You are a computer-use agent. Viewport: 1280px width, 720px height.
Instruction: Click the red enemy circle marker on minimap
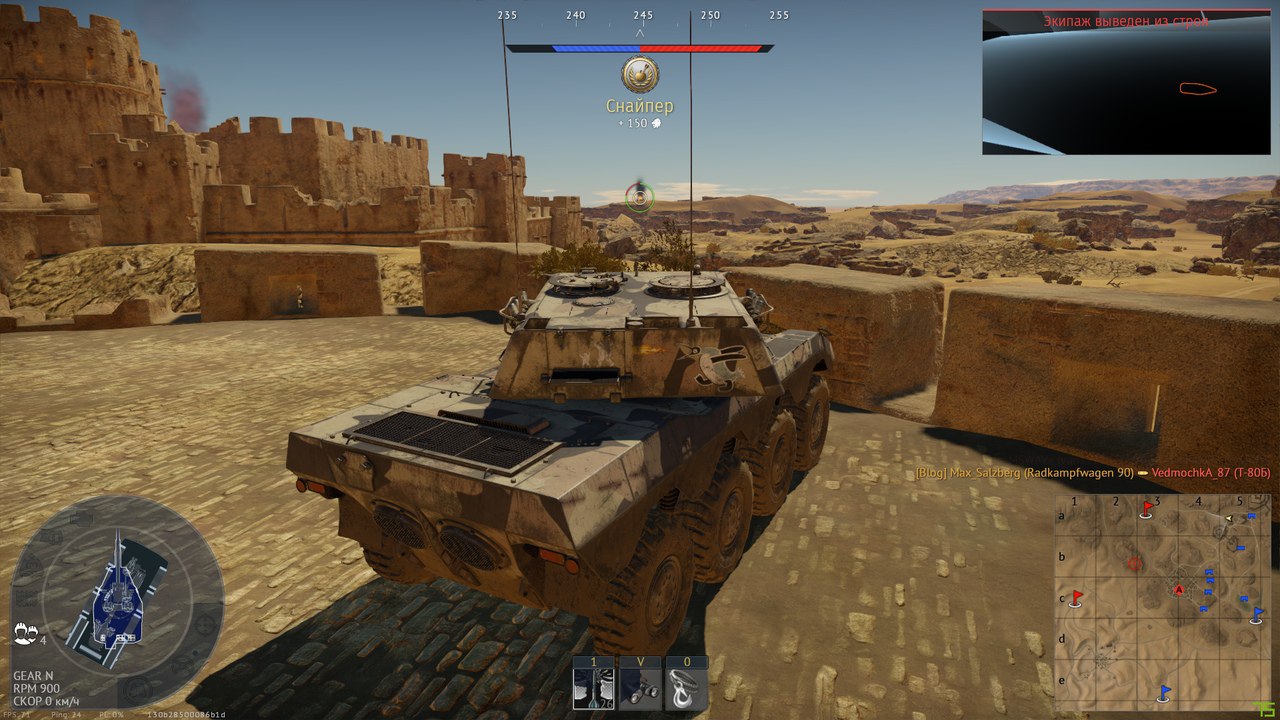point(1134,564)
